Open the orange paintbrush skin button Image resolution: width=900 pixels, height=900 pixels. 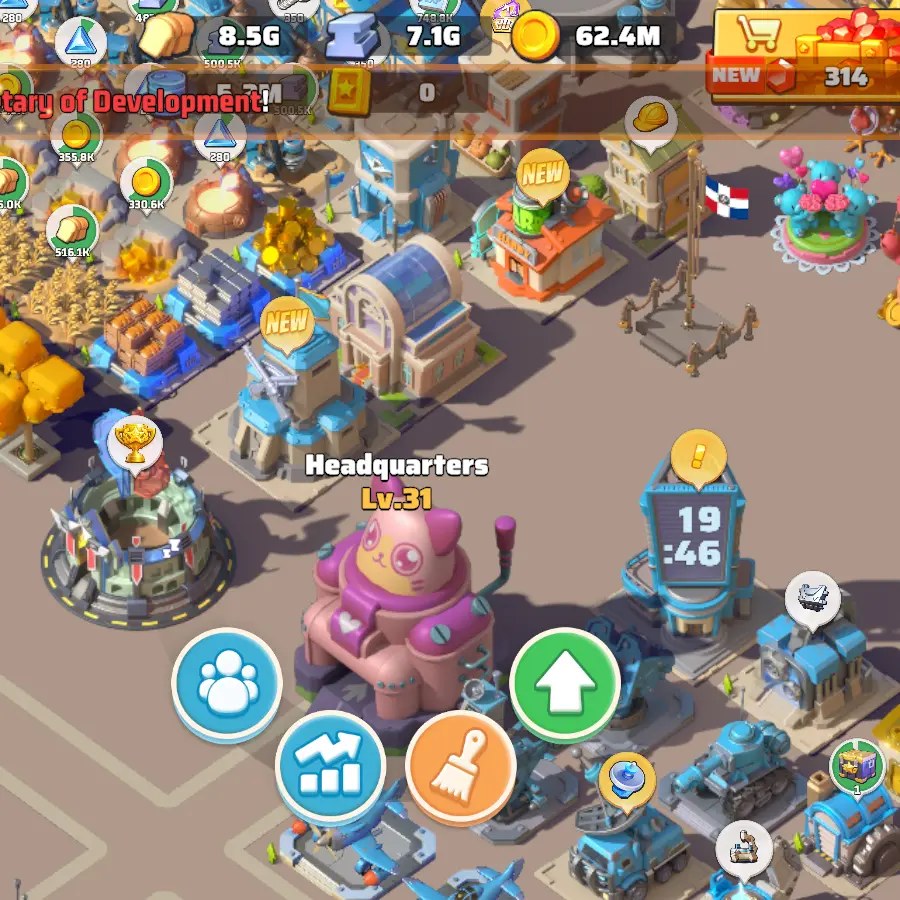coord(460,767)
